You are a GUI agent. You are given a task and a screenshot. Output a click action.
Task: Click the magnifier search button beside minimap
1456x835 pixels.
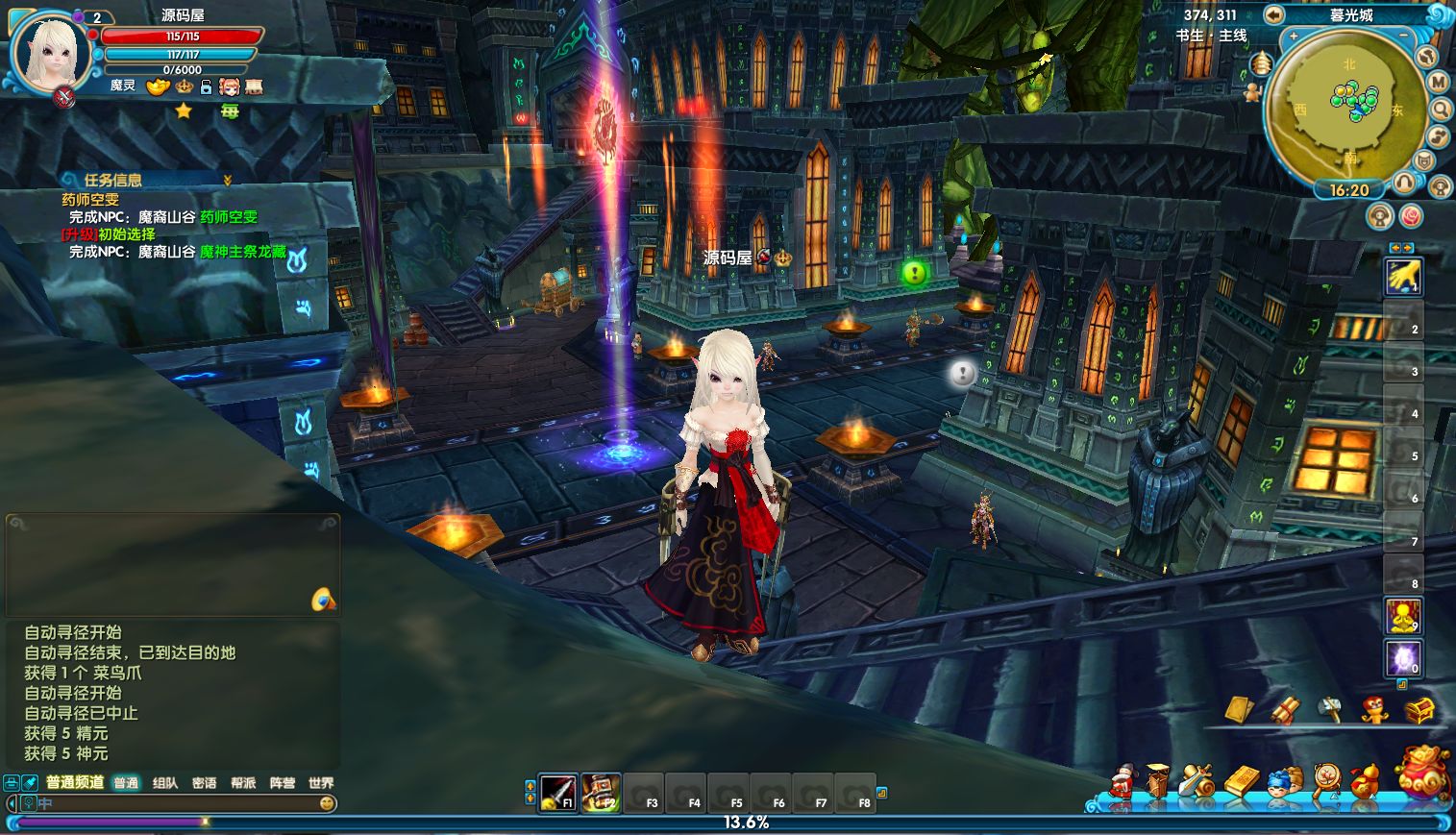point(1440,110)
